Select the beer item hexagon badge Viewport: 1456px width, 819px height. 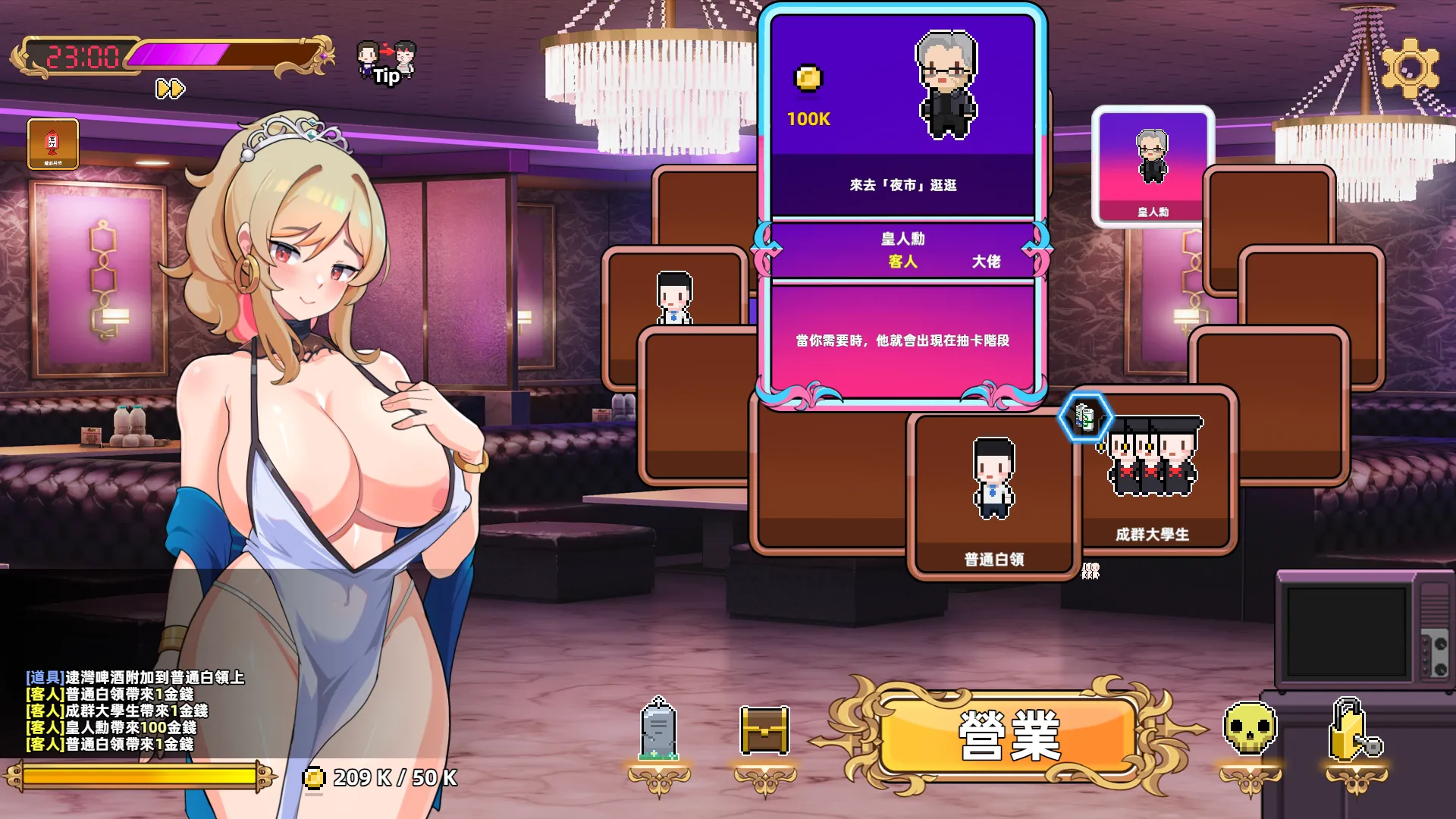point(1085,416)
